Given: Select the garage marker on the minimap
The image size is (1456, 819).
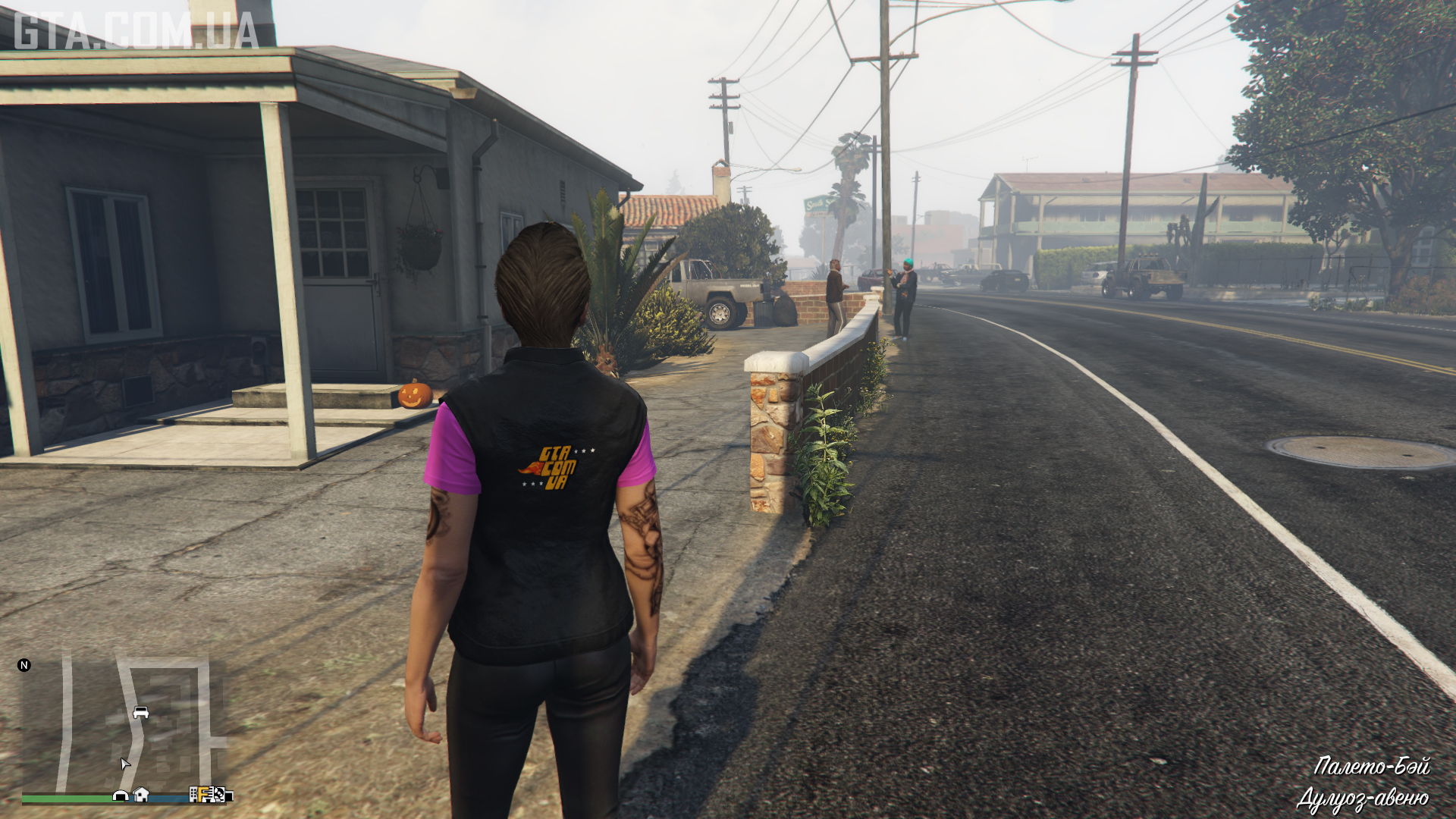Looking at the screenshot, I should (x=120, y=795).
